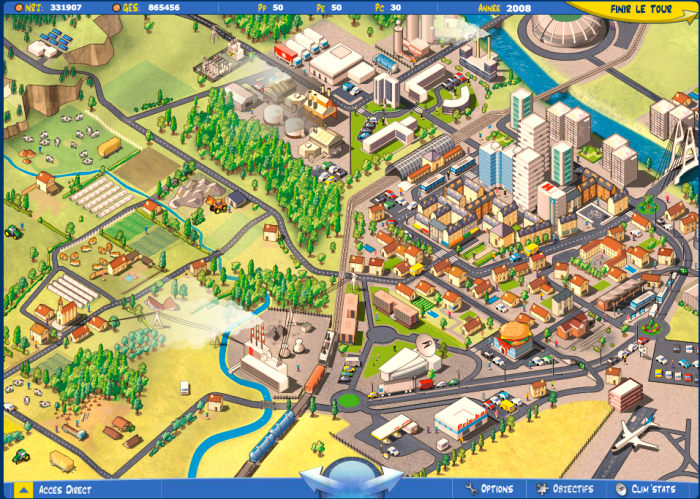Click the blue arrow navigation control

(350, 478)
